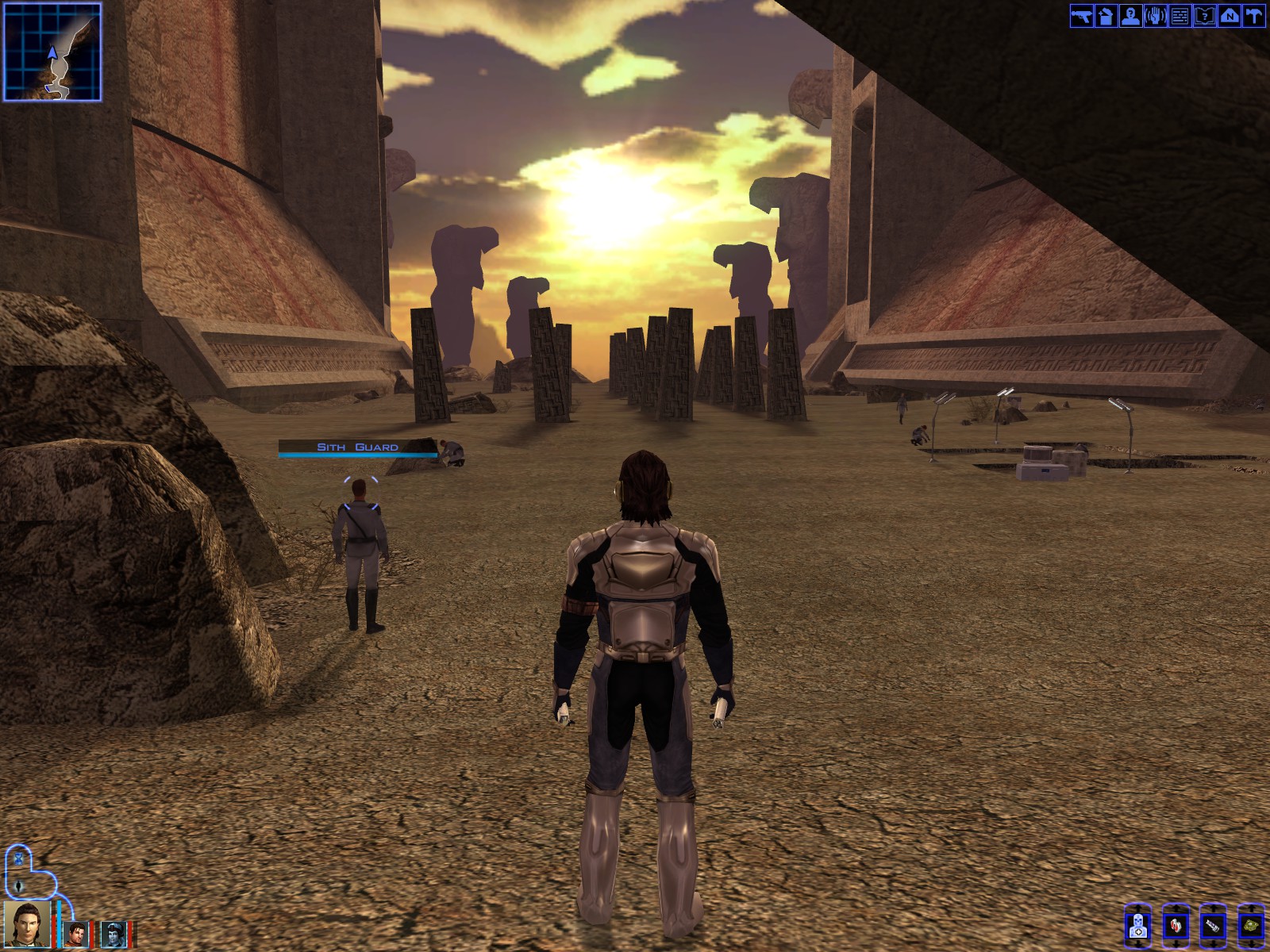
Task: Open the Abilities screen (hand icon)
Action: (1155, 15)
